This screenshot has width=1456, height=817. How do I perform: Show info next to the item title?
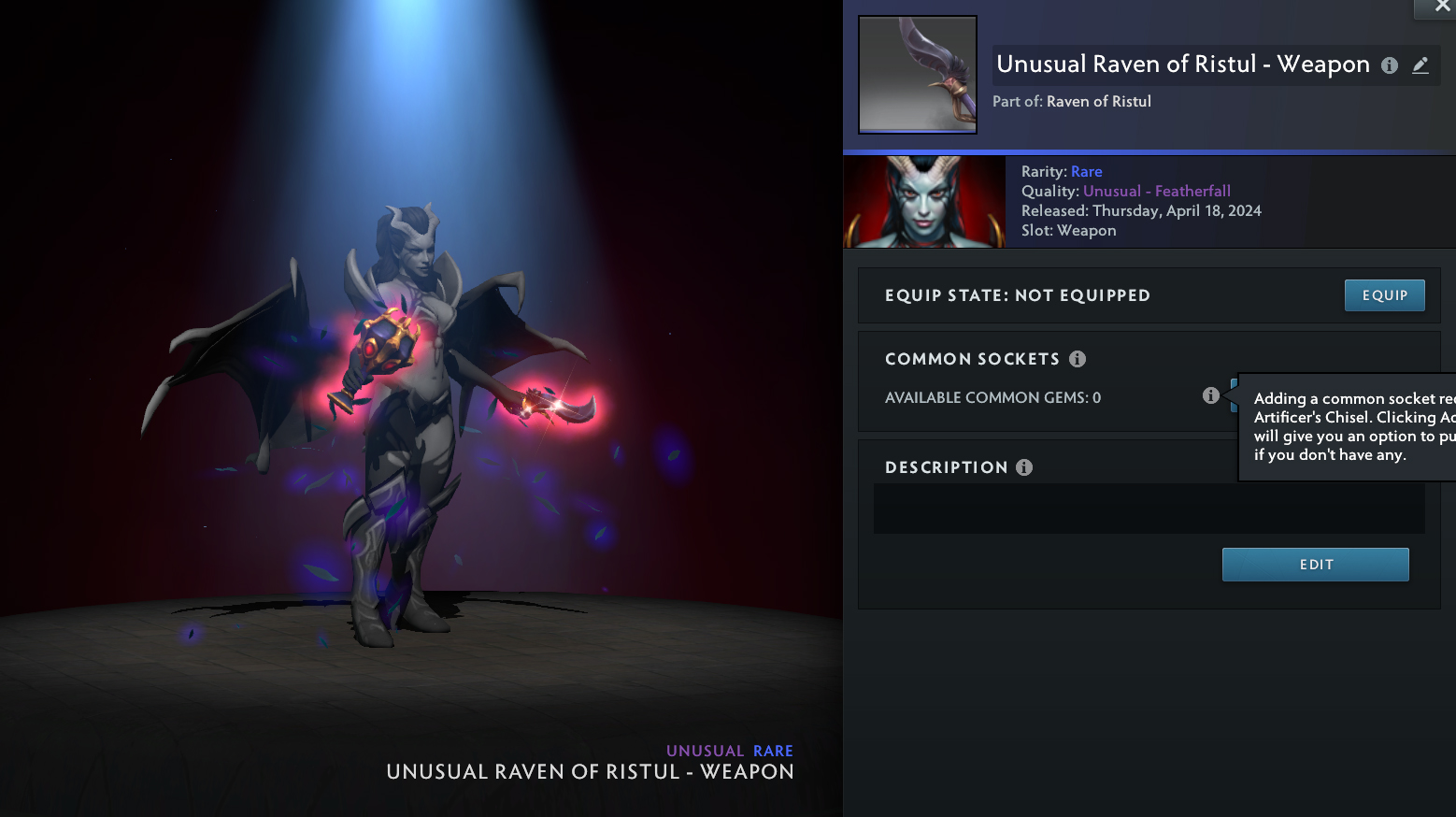click(x=1390, y=65)
